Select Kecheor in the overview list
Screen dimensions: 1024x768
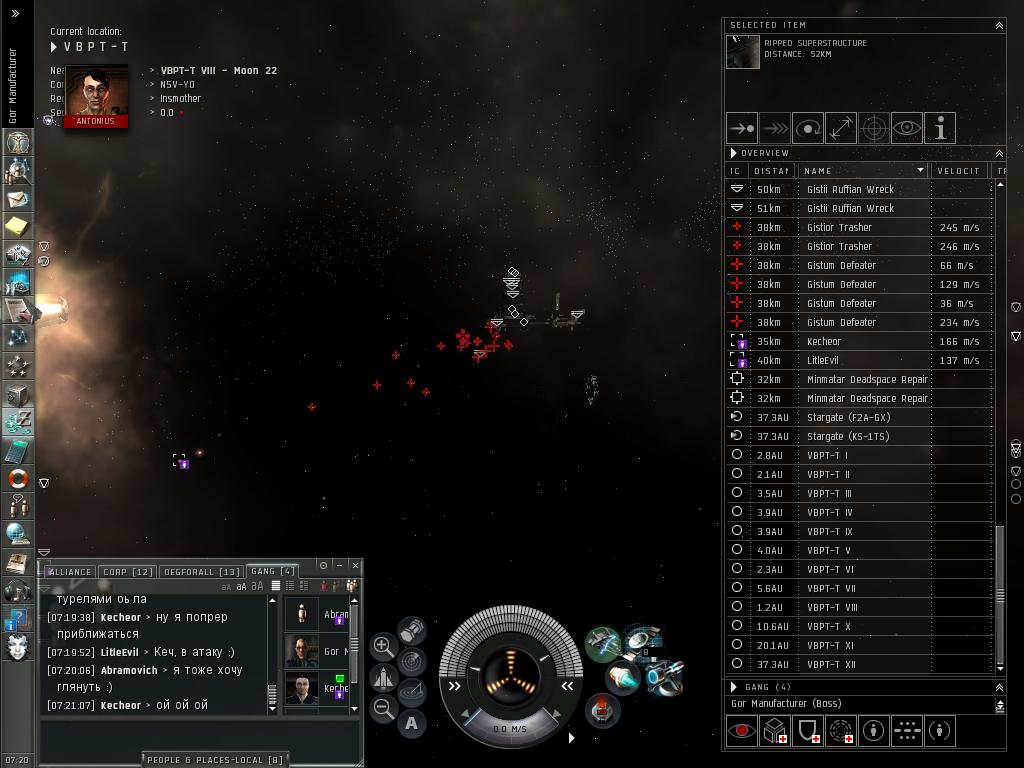824,341
